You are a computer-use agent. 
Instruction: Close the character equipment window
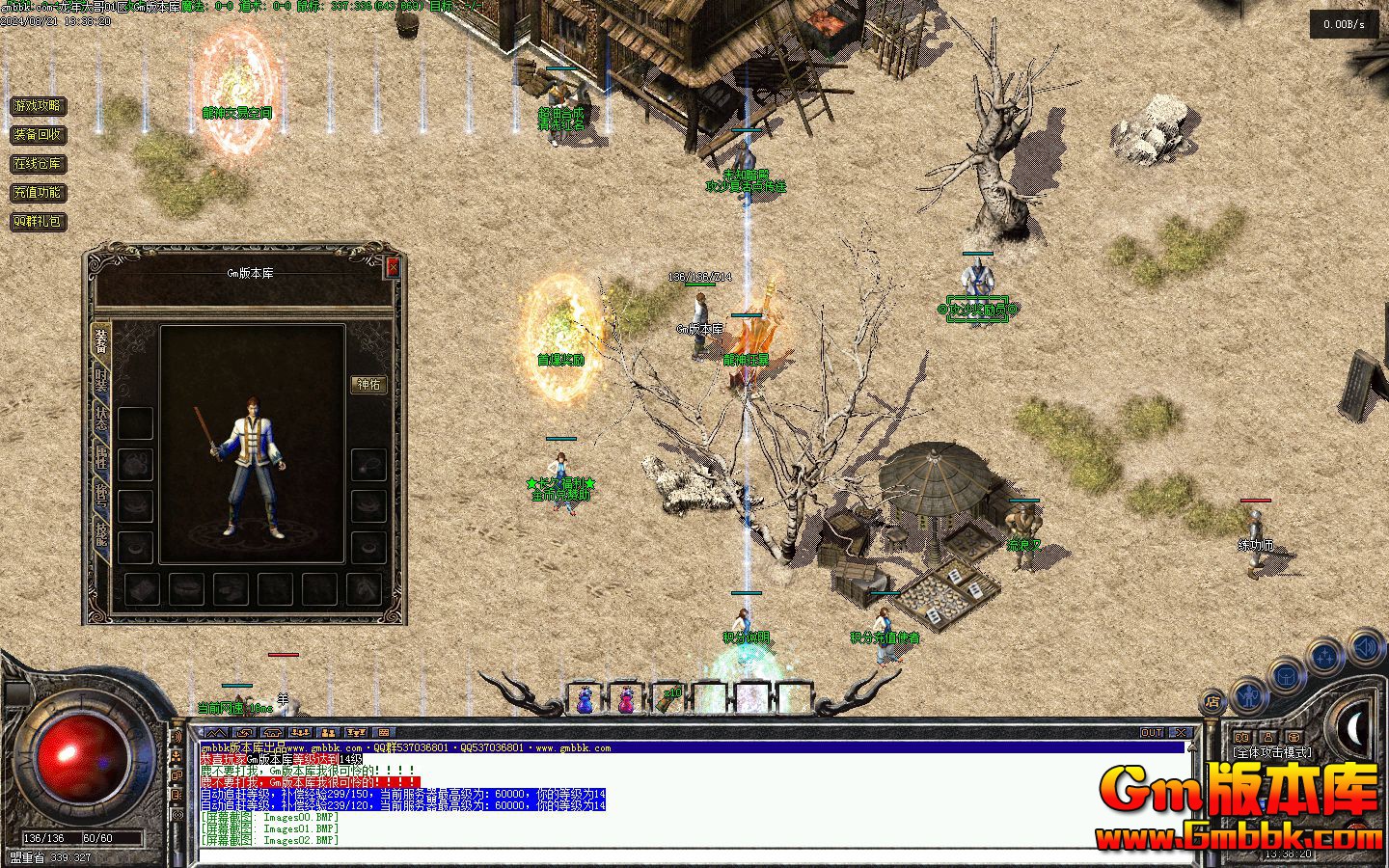click(x=392, y=267)
